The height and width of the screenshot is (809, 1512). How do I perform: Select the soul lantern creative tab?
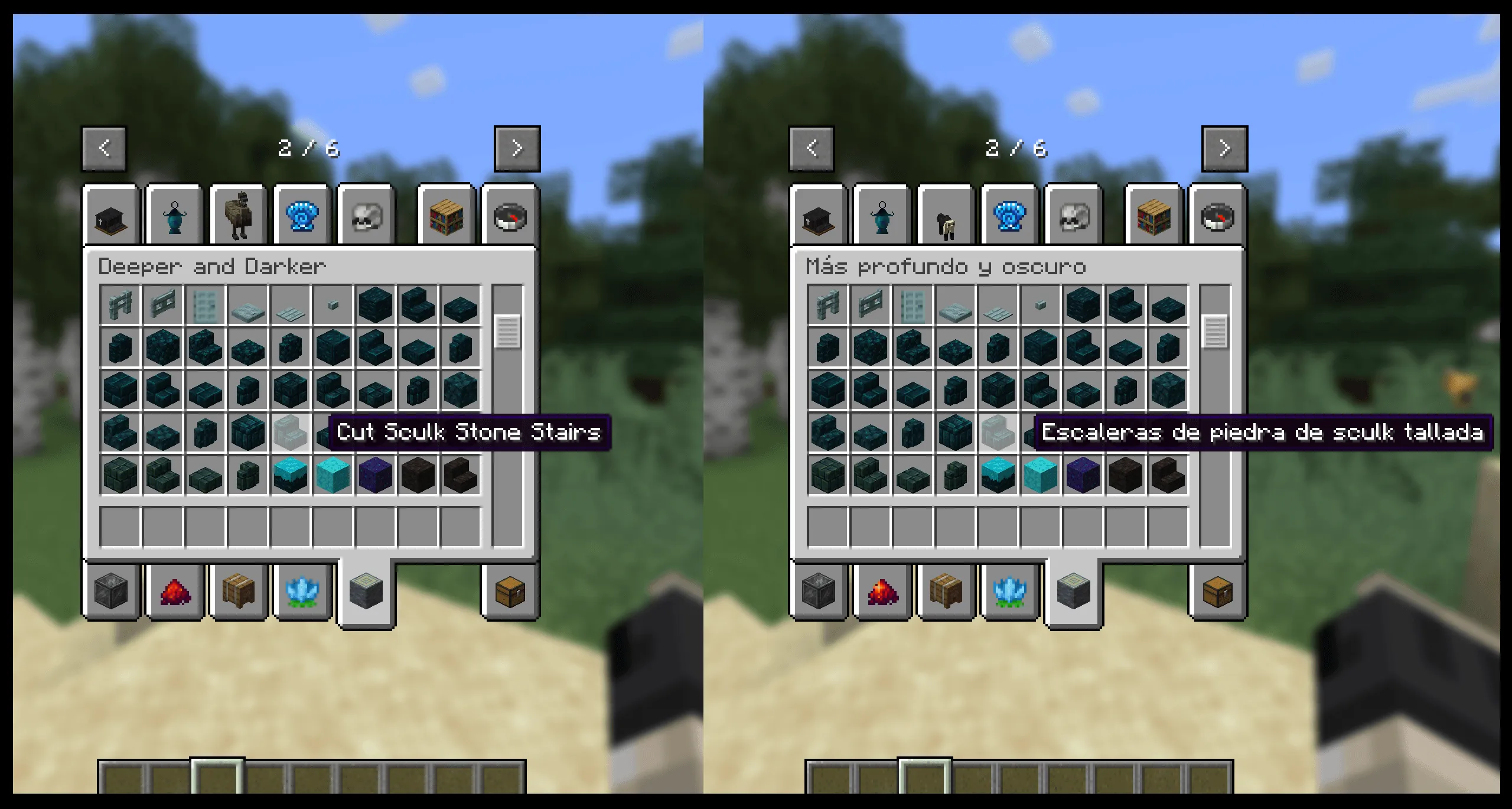tap(175, 216)
